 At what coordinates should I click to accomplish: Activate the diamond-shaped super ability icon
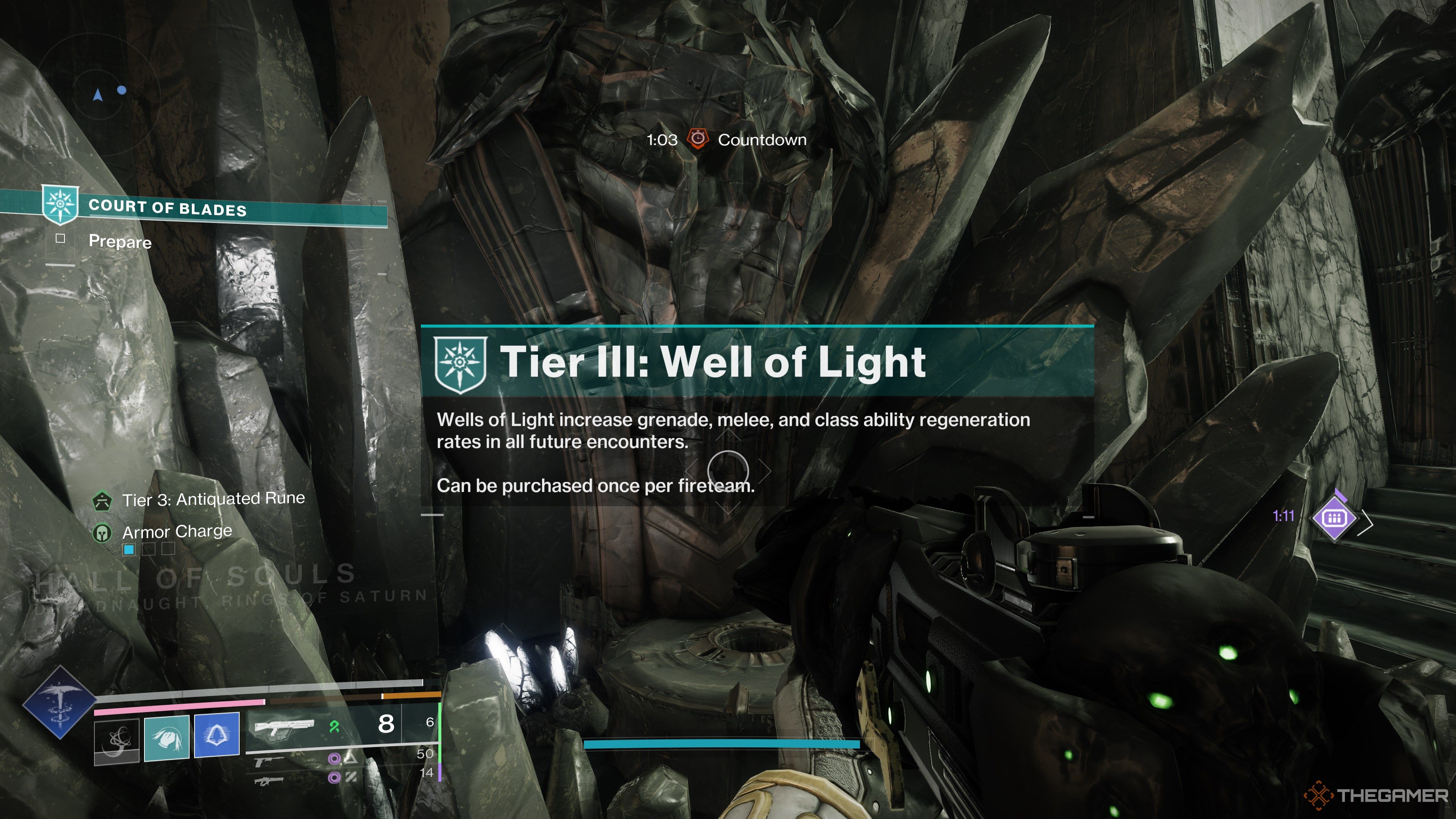click(60, 702)
